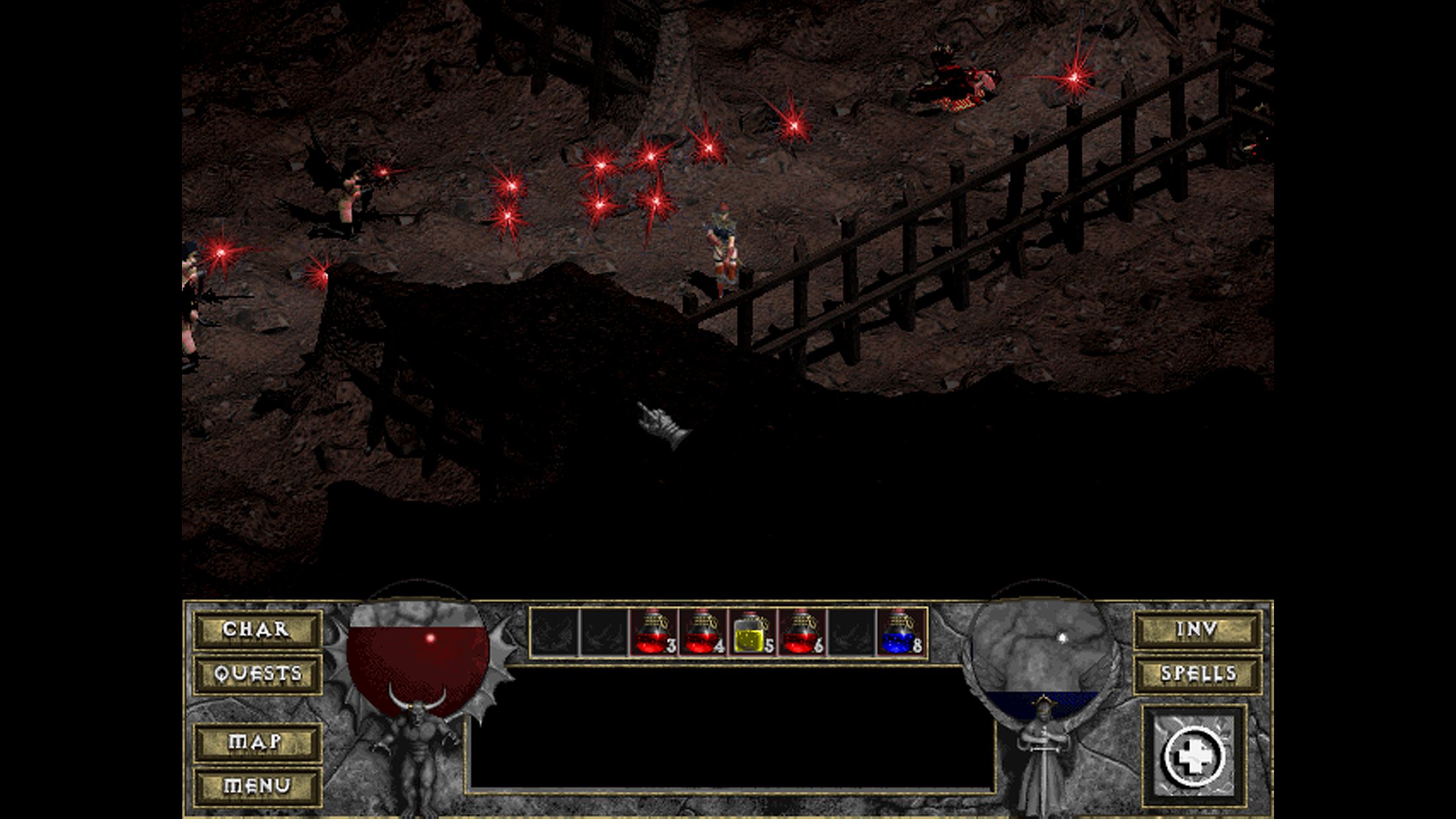Open the INV inventory panel
The image size is (1456, 819).
1198,629
